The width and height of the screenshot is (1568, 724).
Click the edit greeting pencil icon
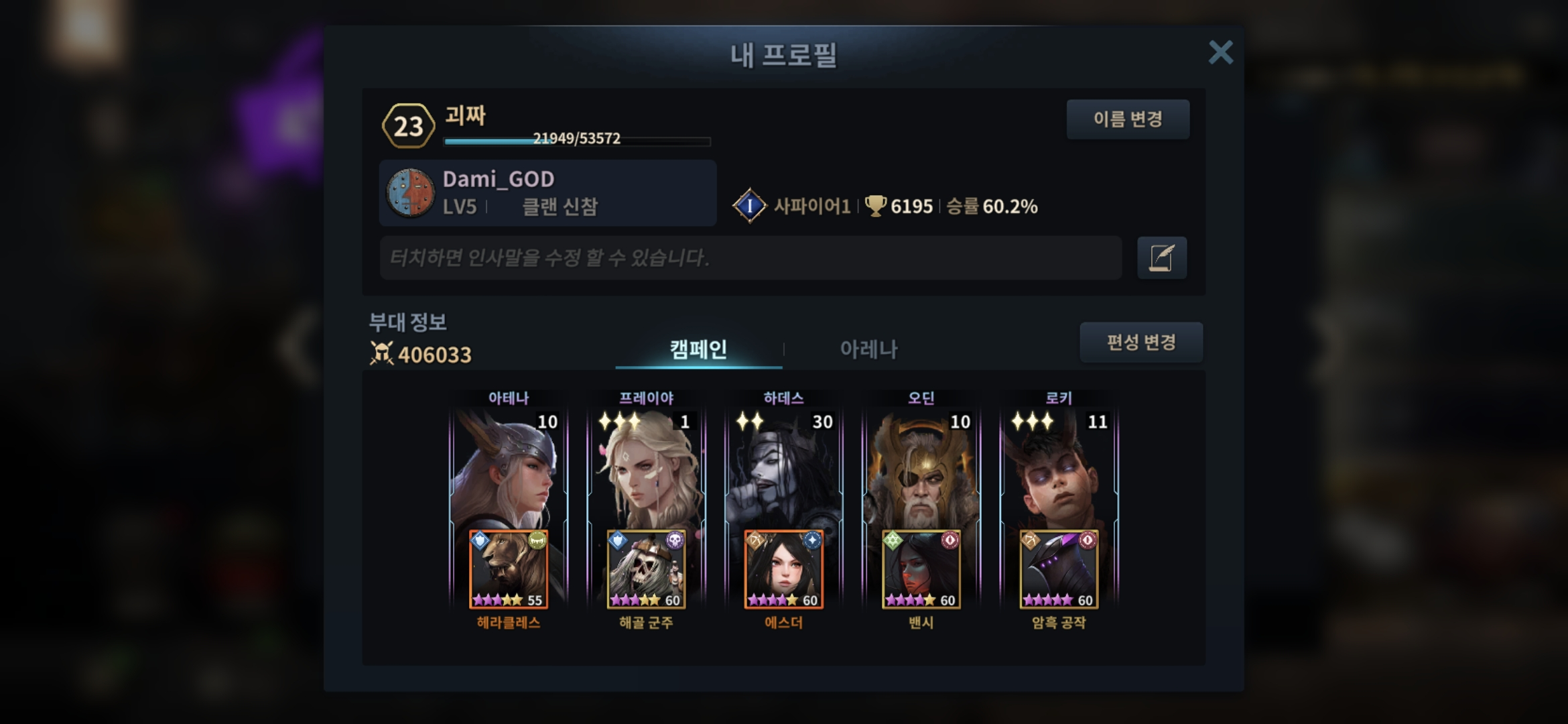point(1161,257)
